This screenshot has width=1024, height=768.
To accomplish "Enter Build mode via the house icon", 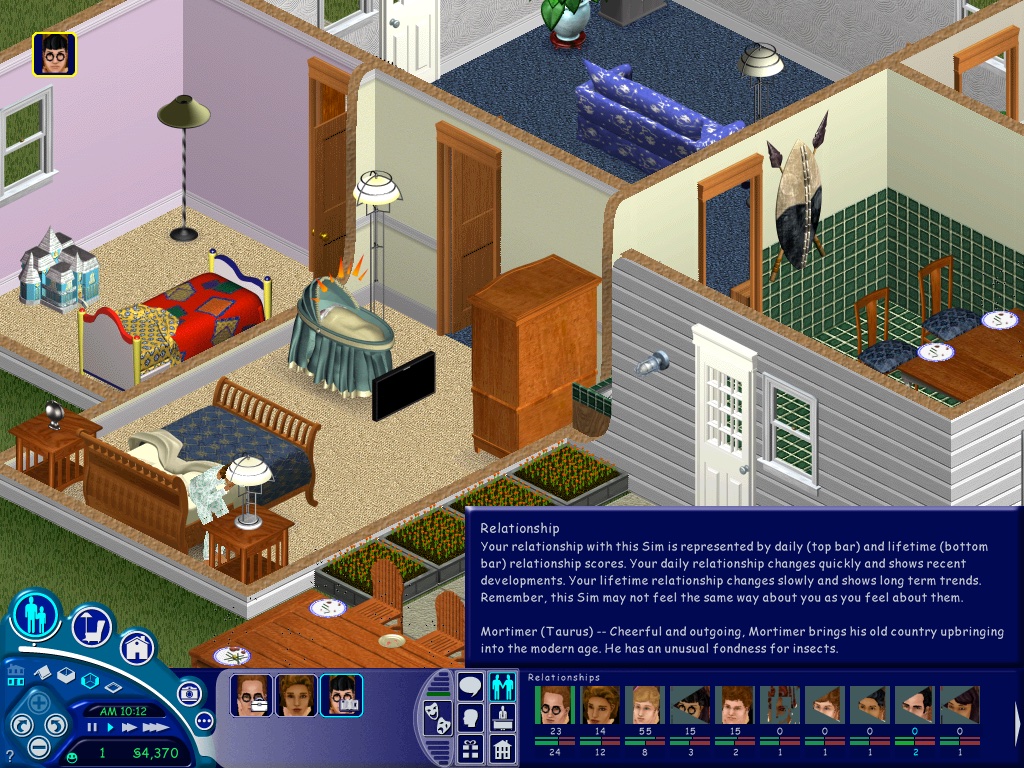I will [x=137, y=647].
